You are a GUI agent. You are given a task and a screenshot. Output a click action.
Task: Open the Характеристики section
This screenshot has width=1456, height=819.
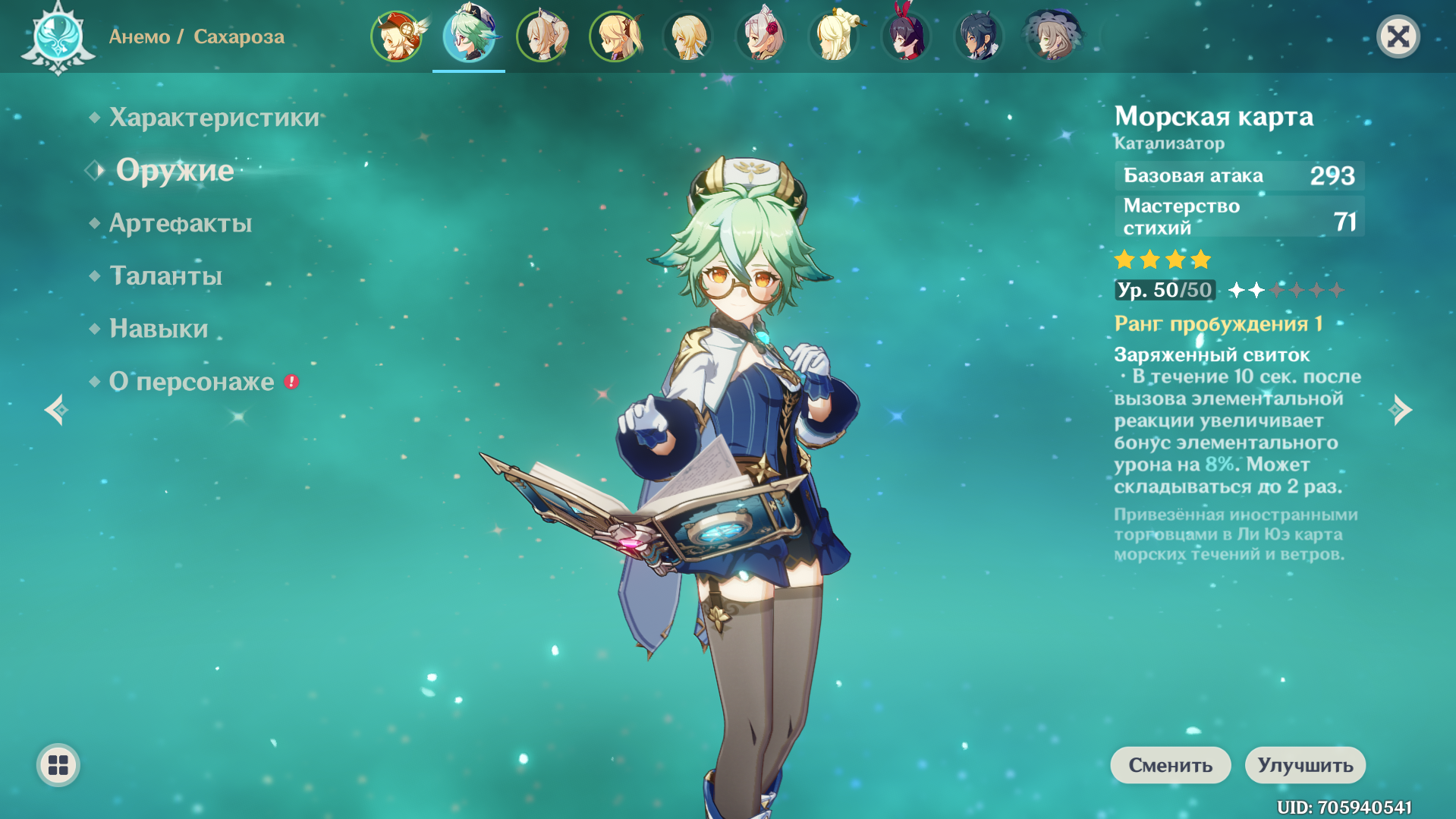(214, 118)
